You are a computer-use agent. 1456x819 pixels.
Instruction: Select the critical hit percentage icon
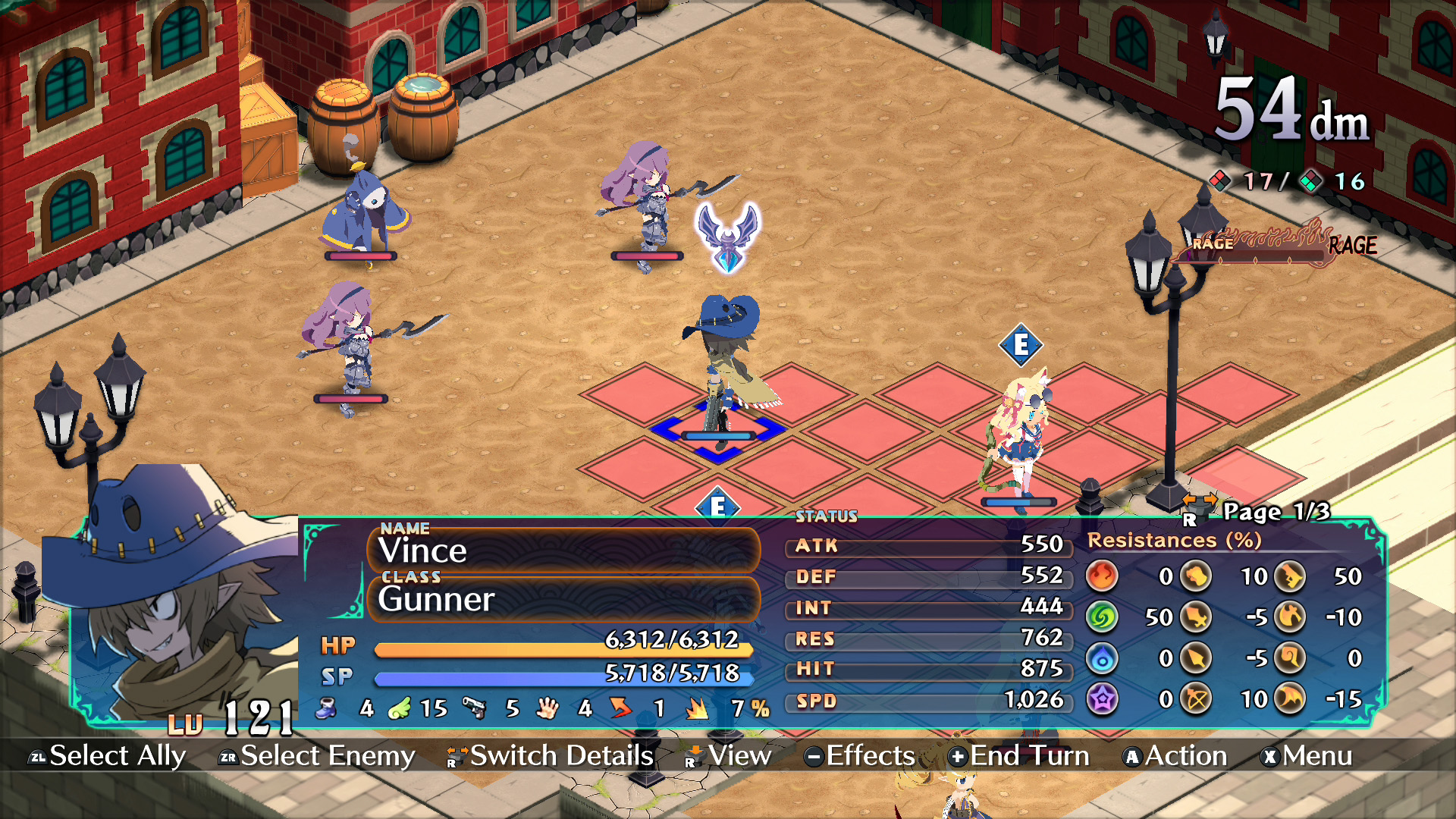tap(698, 709)
